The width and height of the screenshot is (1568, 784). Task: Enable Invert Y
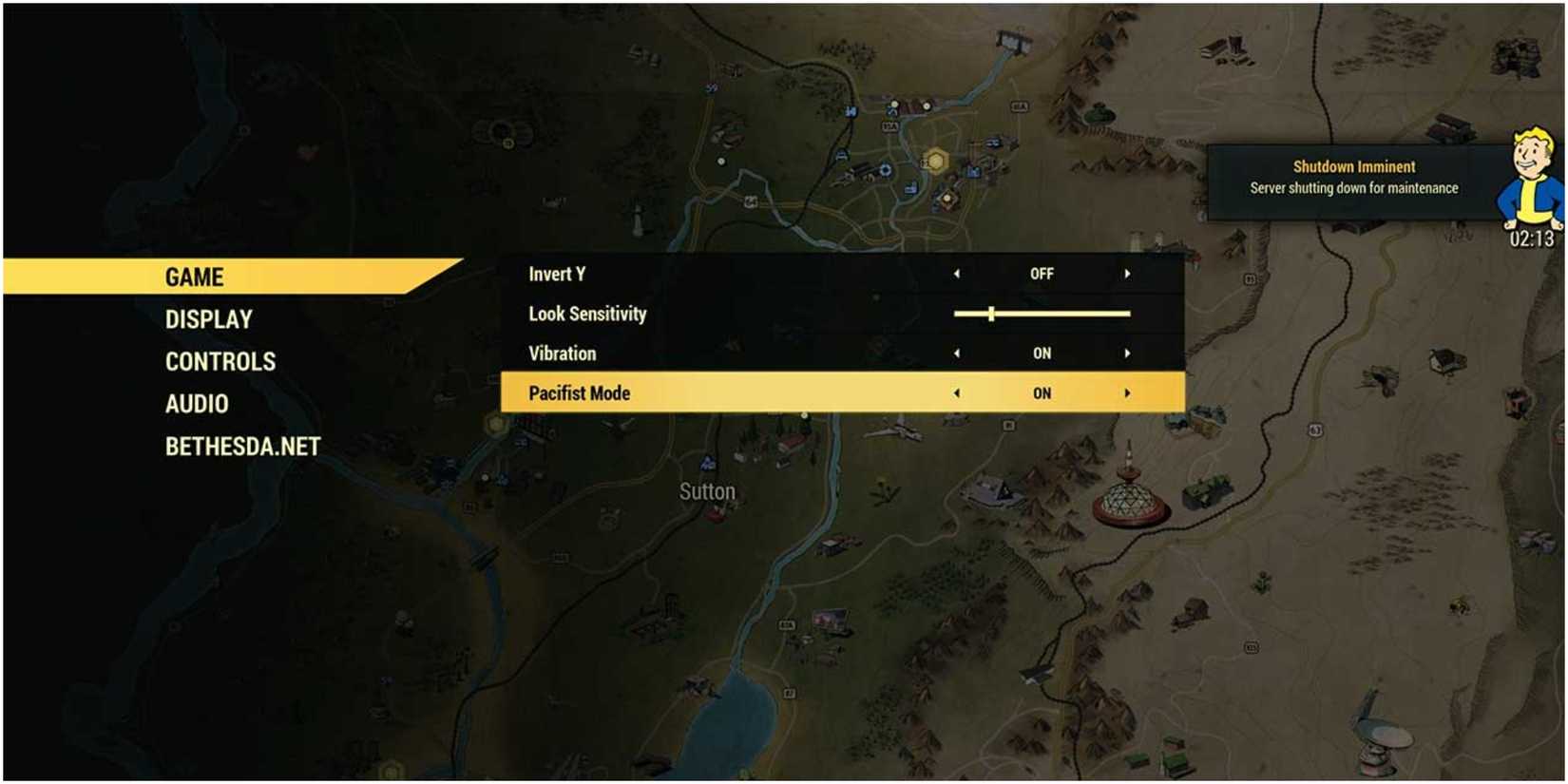tap(1128, 273)
